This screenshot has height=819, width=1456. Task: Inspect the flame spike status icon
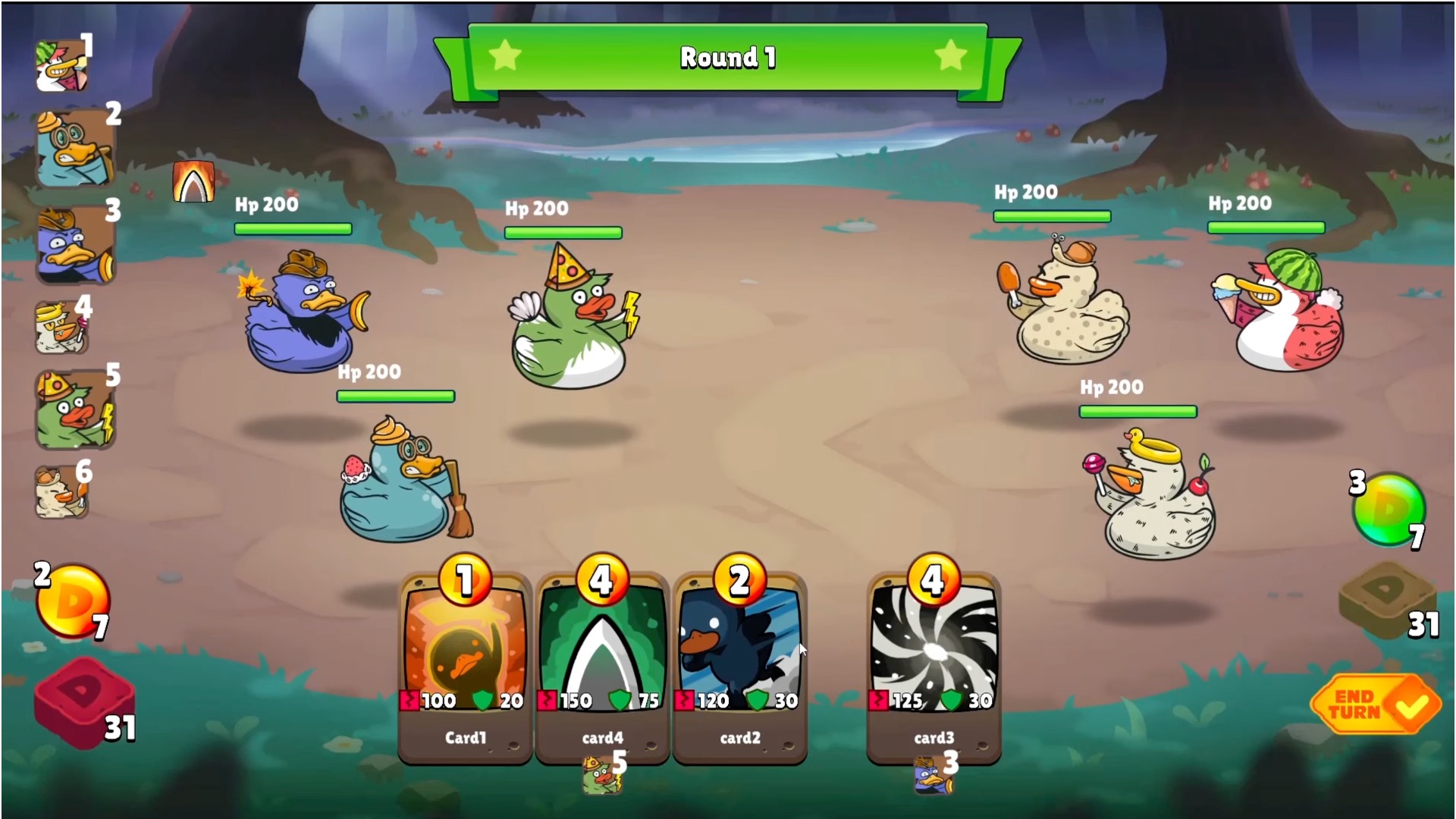click(193, 182)
